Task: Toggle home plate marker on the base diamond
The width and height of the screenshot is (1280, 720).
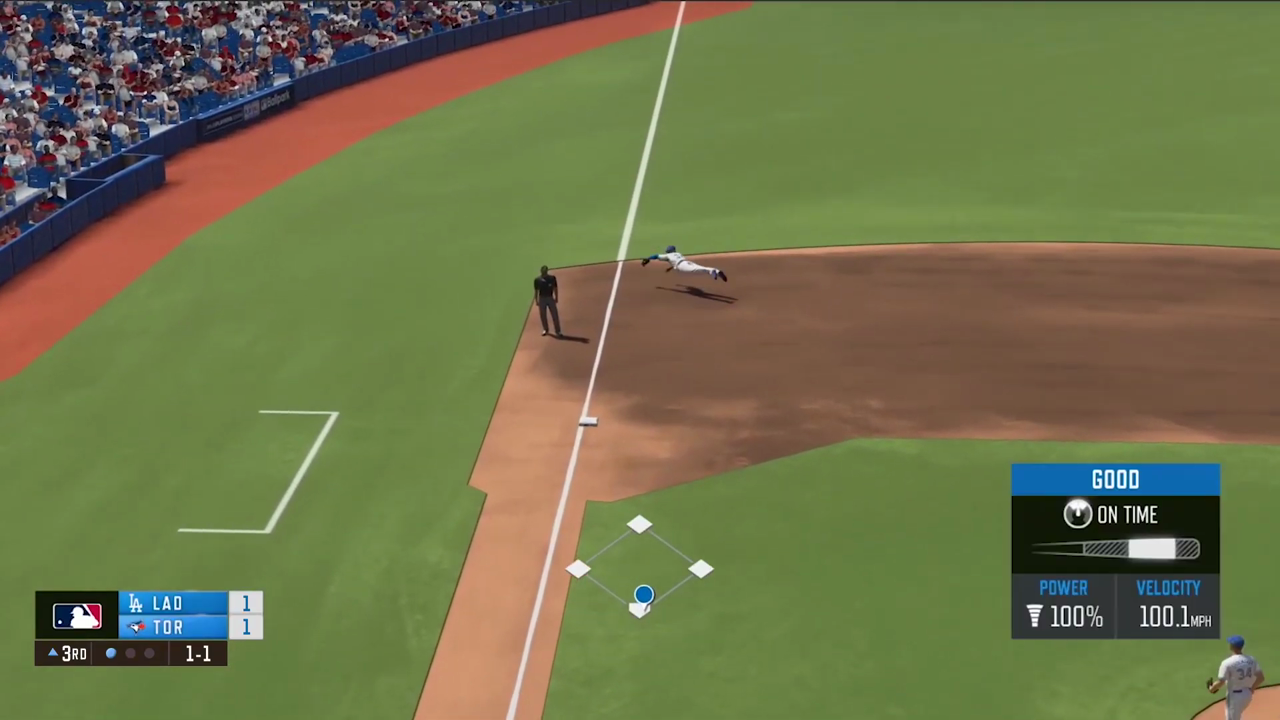Action: pyautogui.click(x=640, y=610)
